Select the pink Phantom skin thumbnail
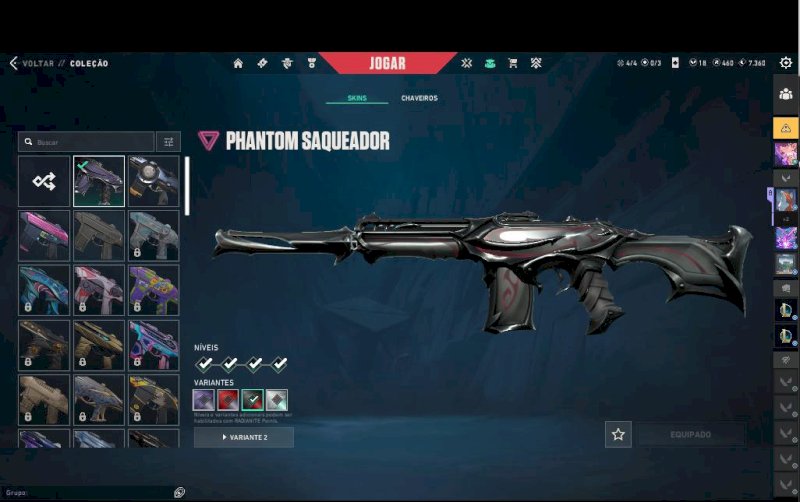Image resolution: width=800 pixels, height=502 pixels. pyautogui.click(x=44, y=236)
